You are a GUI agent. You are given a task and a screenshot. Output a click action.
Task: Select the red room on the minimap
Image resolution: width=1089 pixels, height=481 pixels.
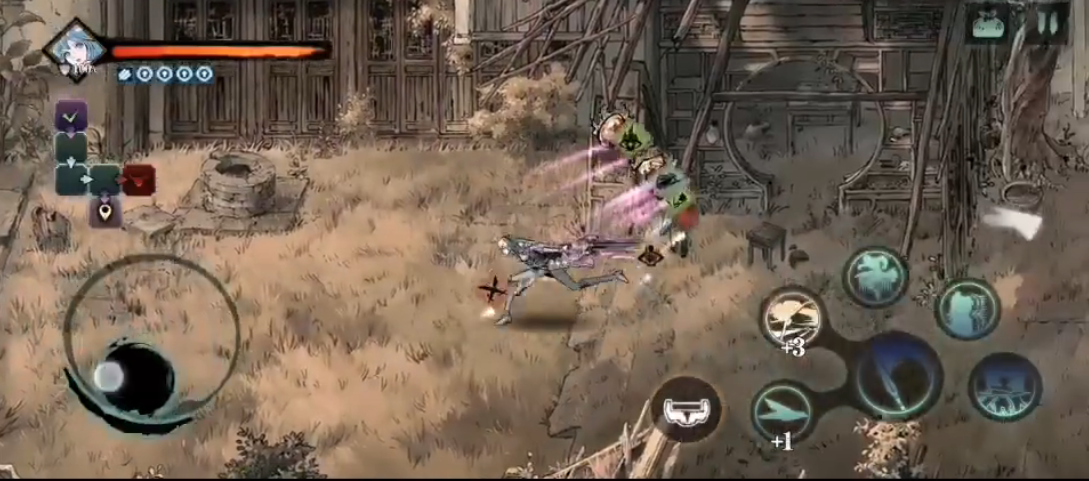tap(139, 180)
